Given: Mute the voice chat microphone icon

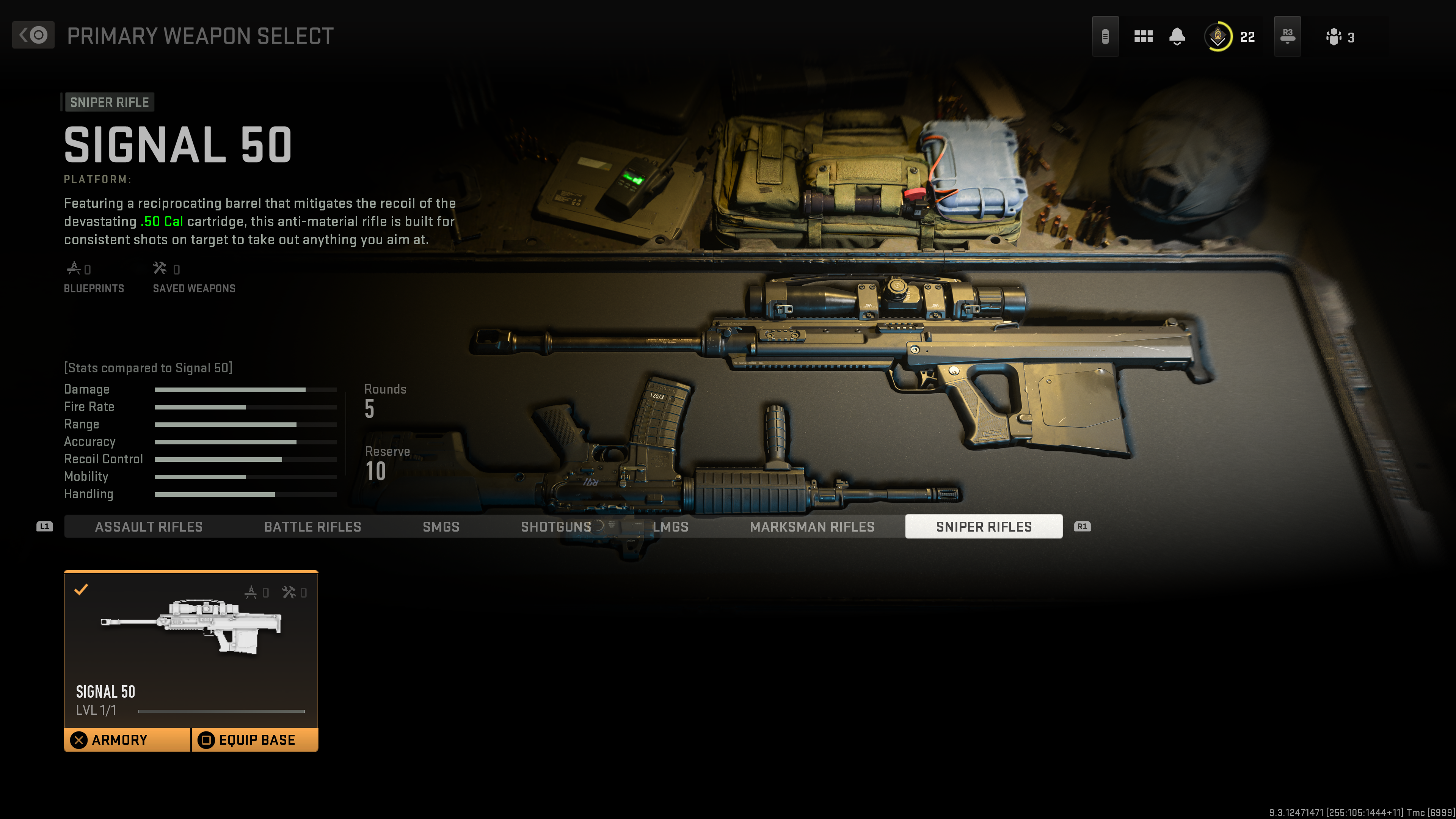Looking at the screenshot, I should (1106, 36).
